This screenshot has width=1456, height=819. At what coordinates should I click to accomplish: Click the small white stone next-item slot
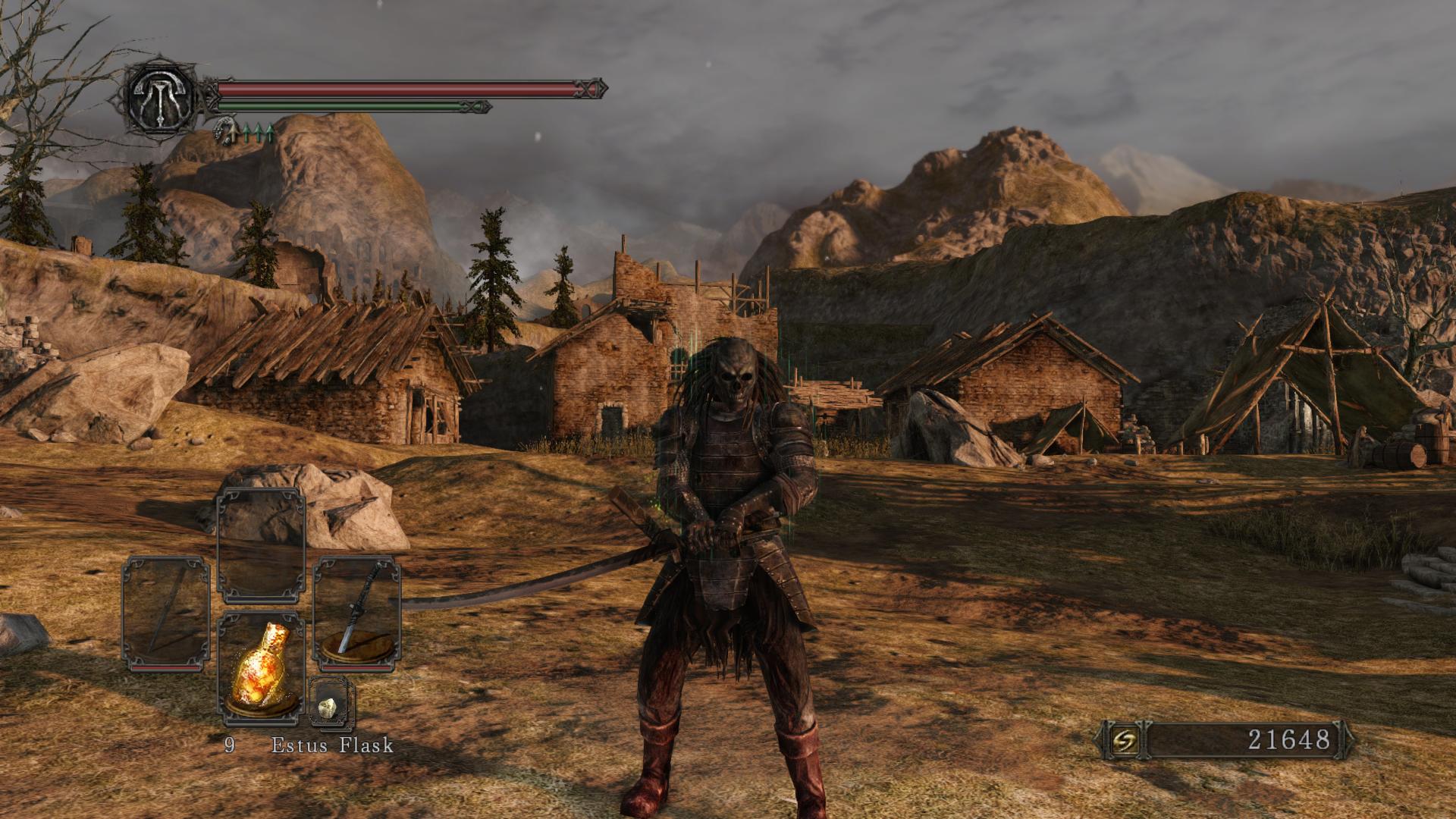(330, 704)
